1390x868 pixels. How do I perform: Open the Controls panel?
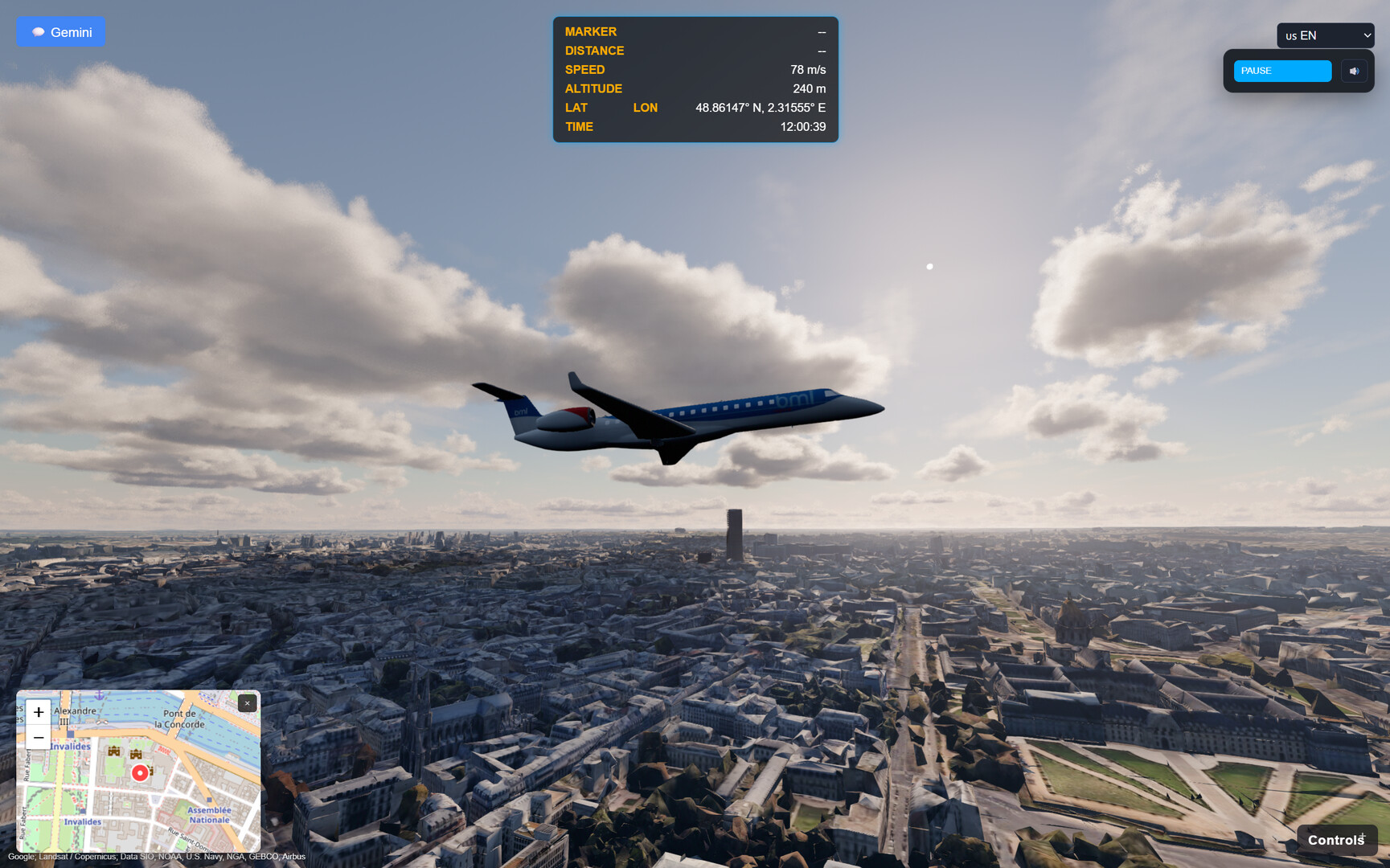click(1336, 839)
